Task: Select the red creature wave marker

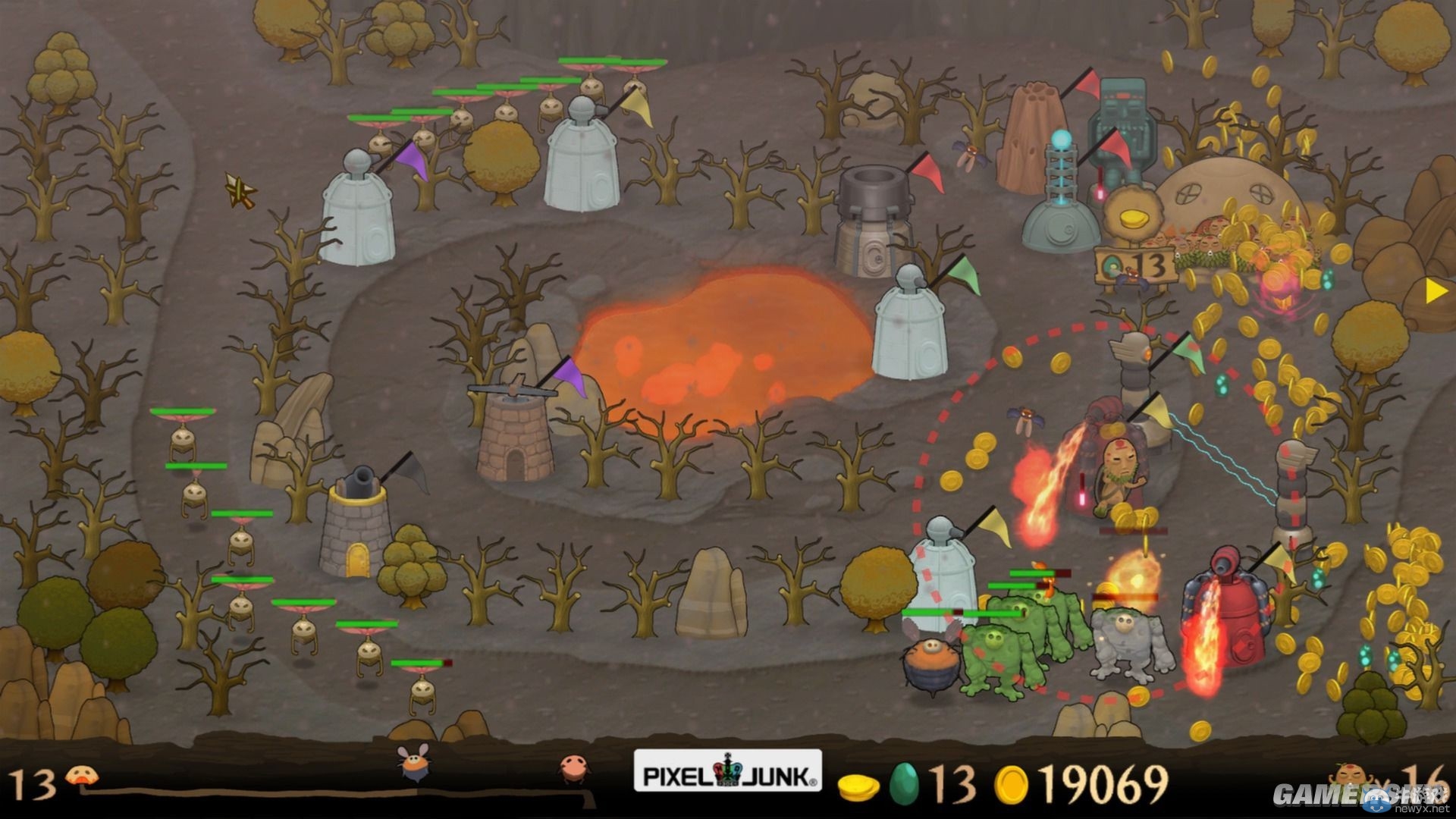Action: 573,768
